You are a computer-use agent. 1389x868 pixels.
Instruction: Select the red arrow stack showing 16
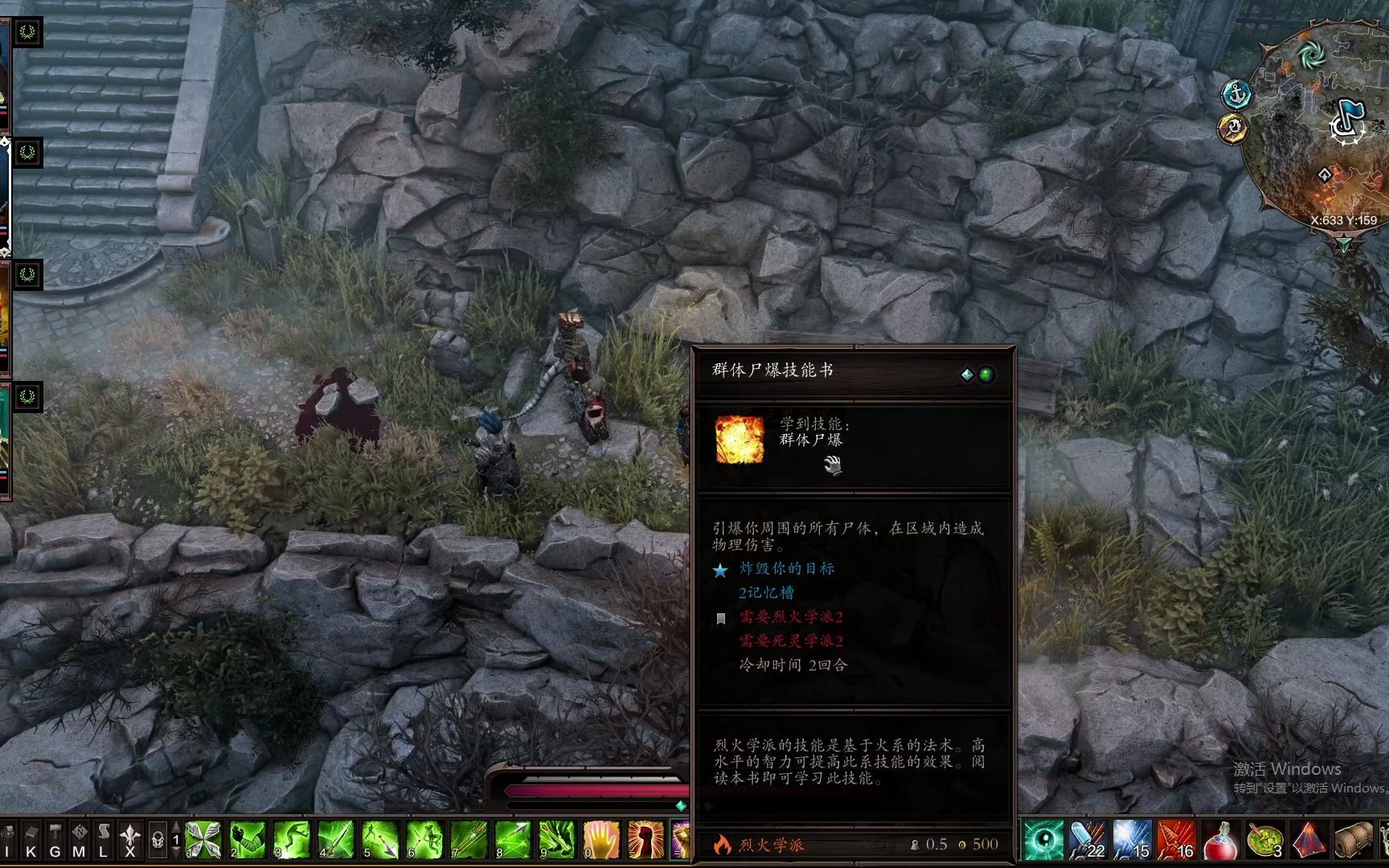pos(1176,840)
